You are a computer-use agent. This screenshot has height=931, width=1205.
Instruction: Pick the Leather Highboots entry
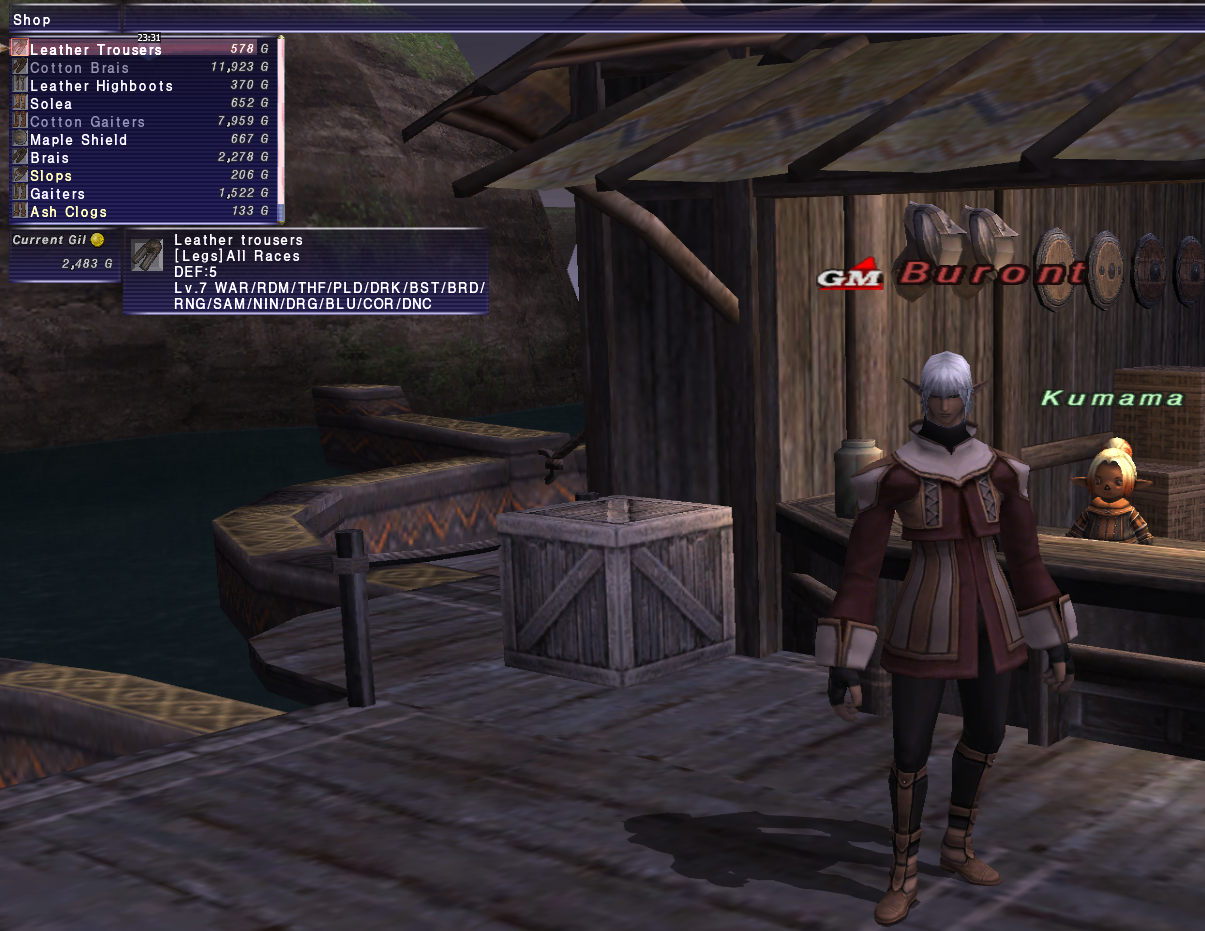coord(101,86)
